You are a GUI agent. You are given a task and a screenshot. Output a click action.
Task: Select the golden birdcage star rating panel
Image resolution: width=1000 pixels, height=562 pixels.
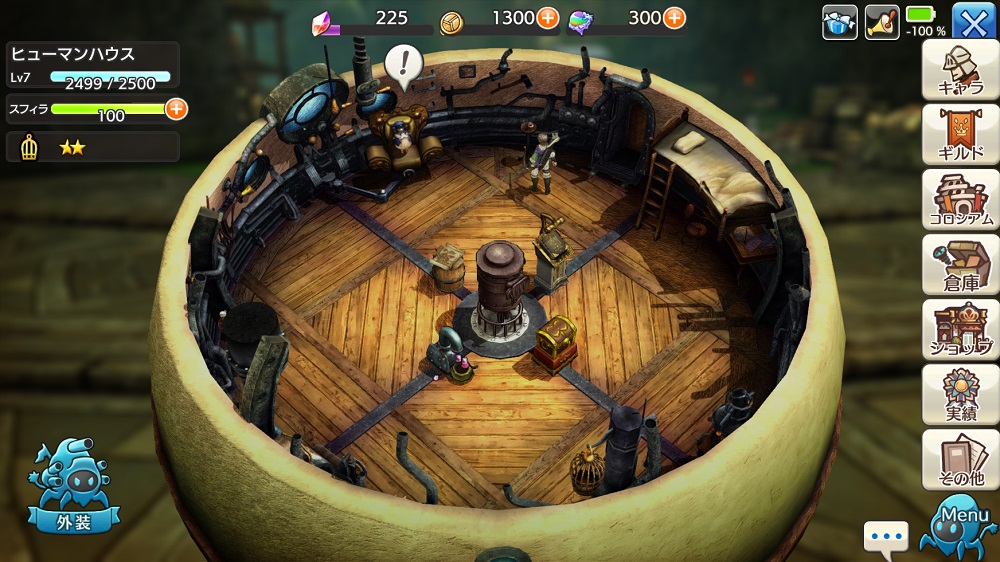(x=93, y=147)
